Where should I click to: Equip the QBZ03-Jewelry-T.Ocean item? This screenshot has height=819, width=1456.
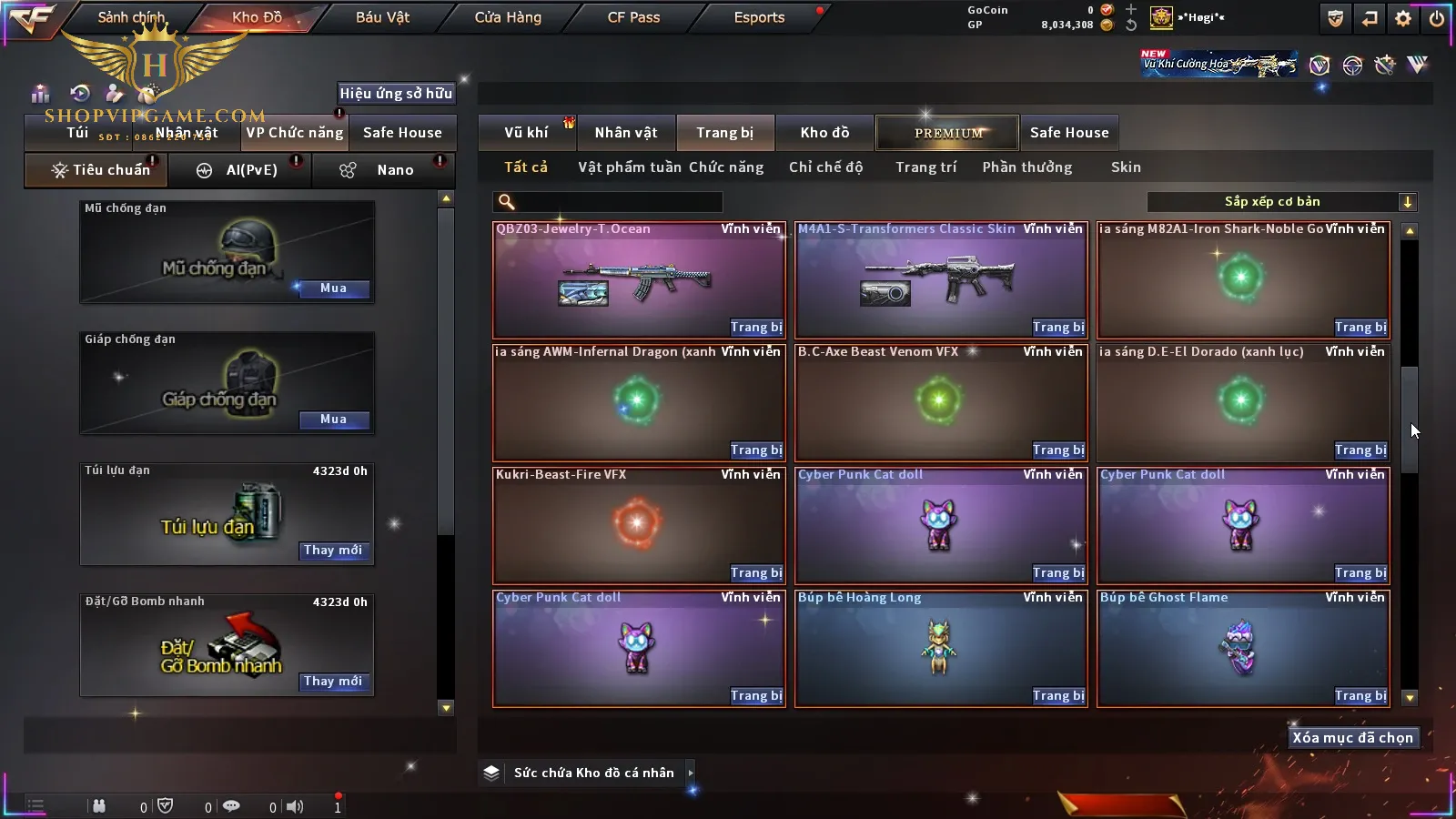pyautogui.click(x=755, y=328)
